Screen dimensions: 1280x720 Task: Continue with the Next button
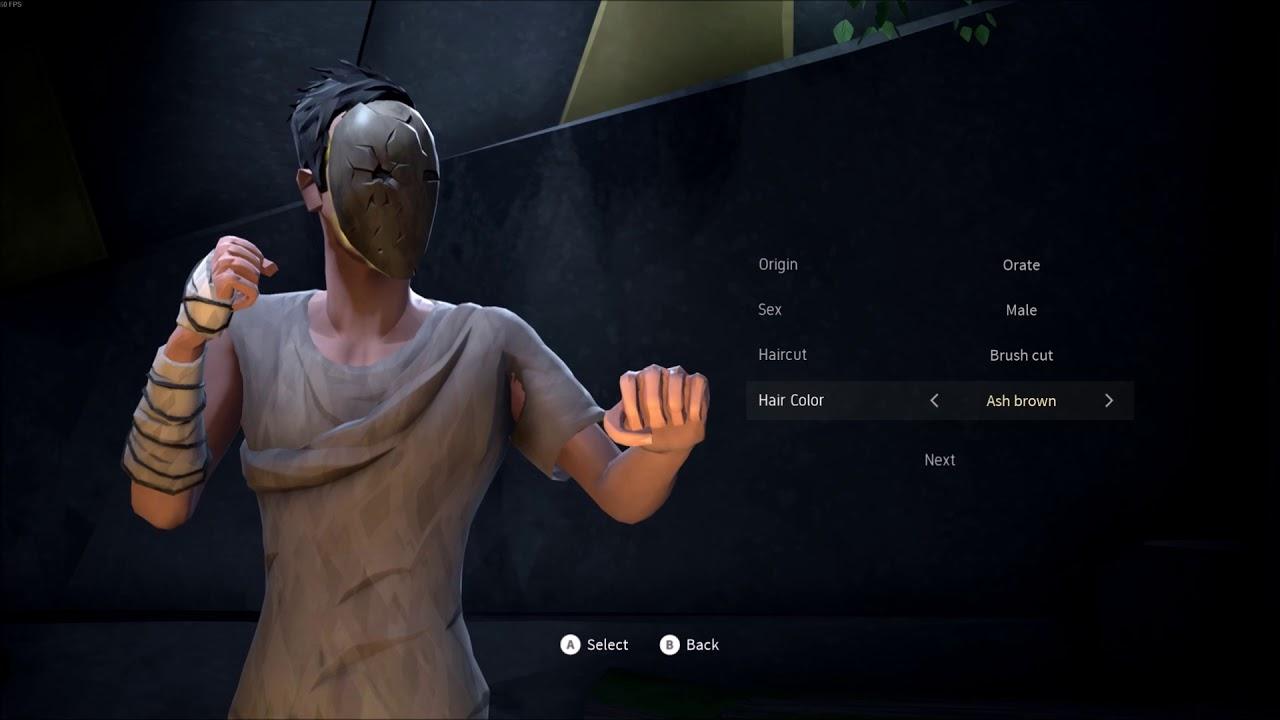pyautogui.click(x=939, y=460)
